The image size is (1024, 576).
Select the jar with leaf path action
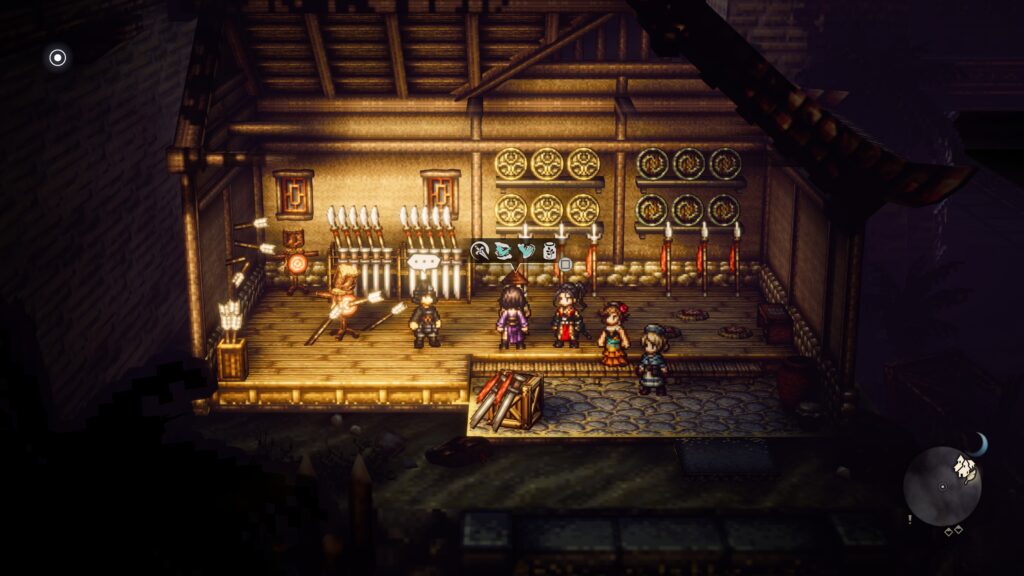548,252
